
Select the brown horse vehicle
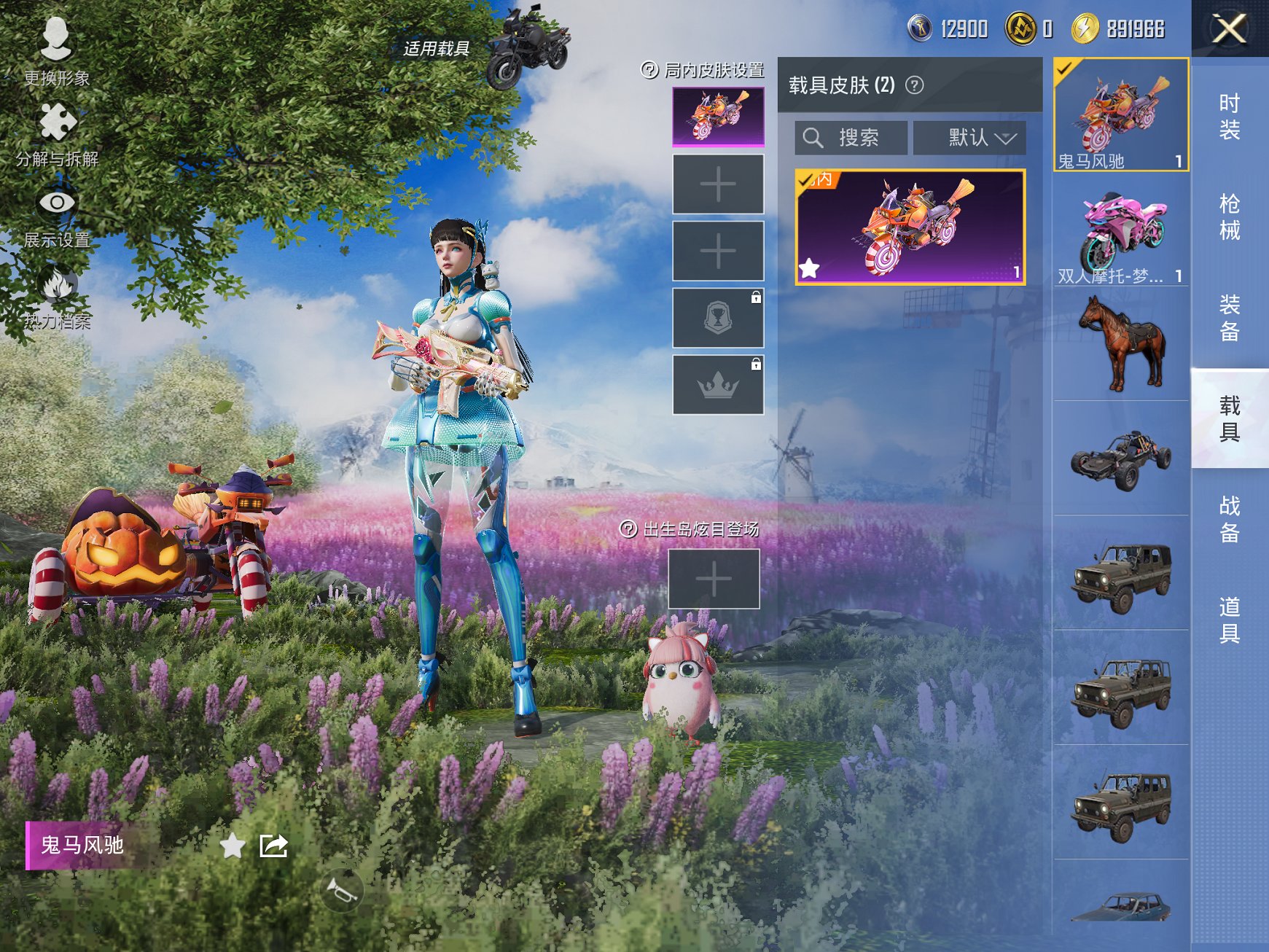[1120, 344]
